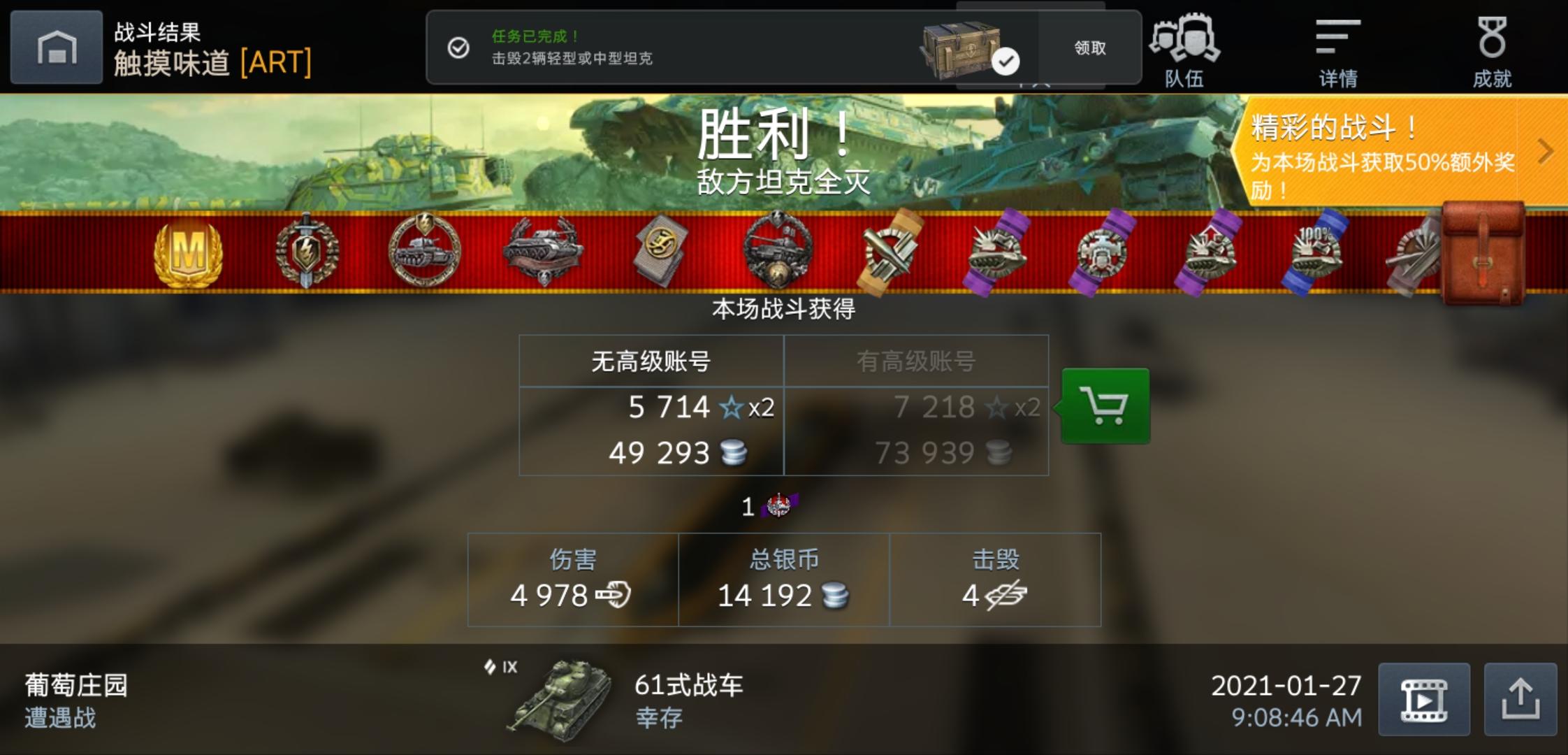Viewport: 1568px width, 755px height.
Task: Click the mission completed checkmark circle
Action: coord(458,48)
